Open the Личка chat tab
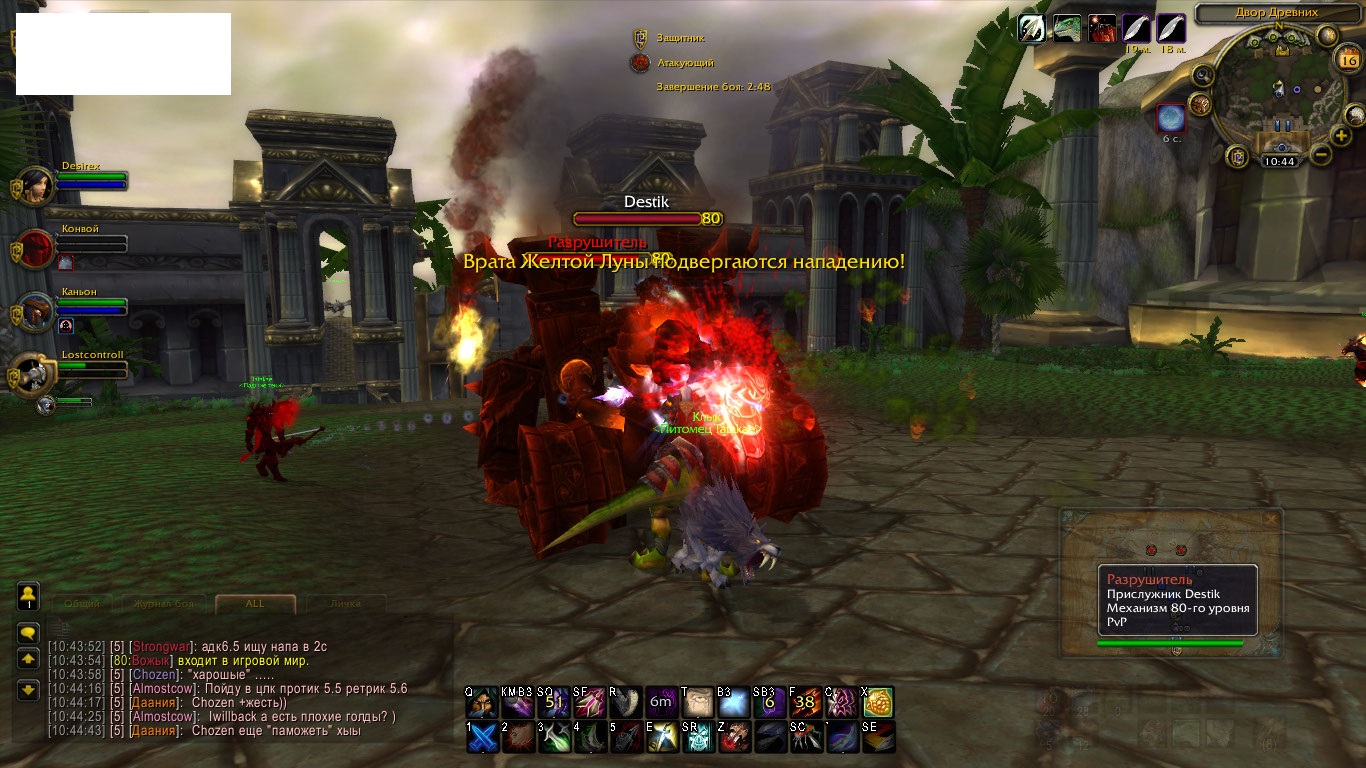The height and width of the screenshot is (768, 1366). [345, 603]
